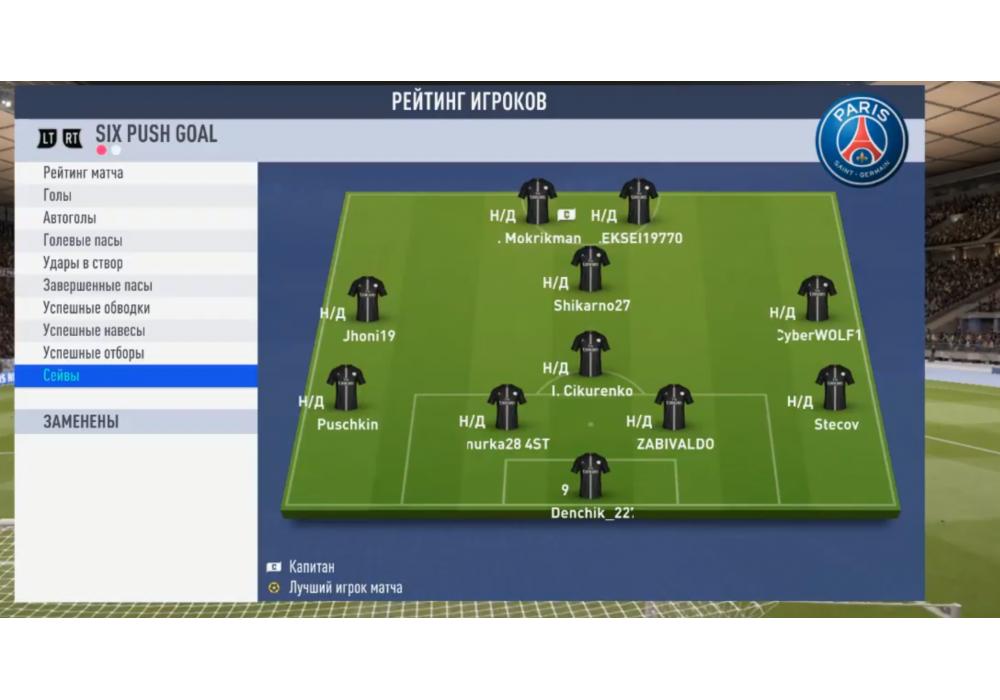Choose CyberWOLF1's player shirt
The width and height of the screenshot is (1000, 700).
click(817, 299)
